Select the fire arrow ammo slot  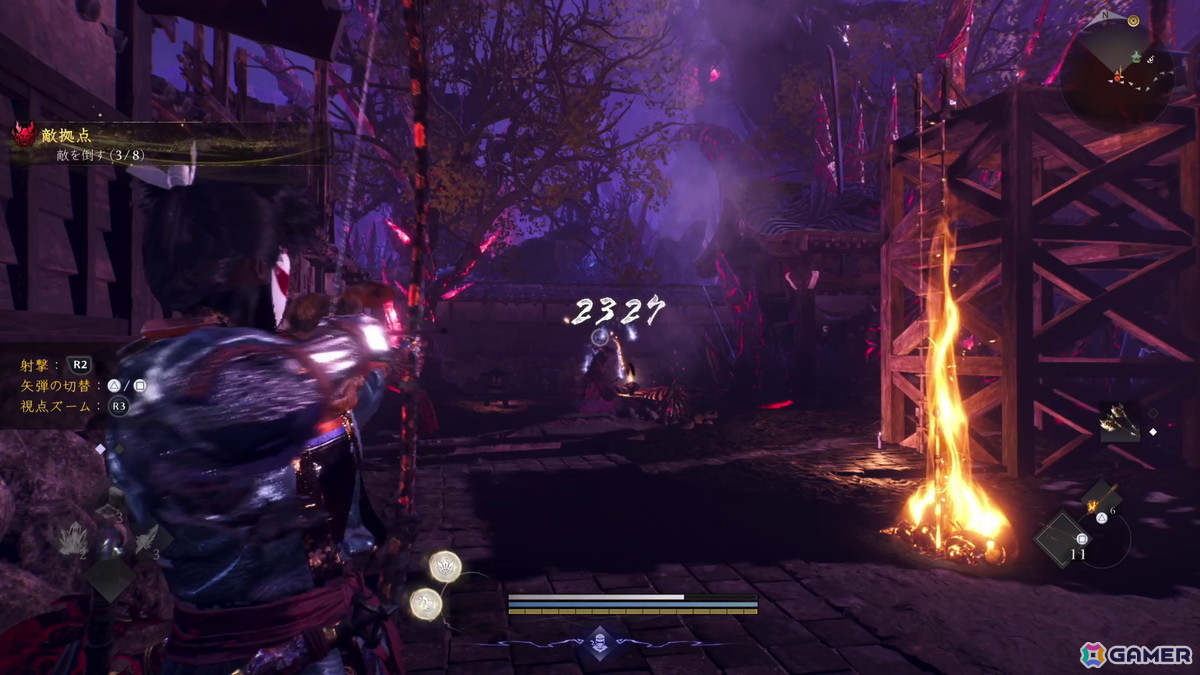(1102, 497)
